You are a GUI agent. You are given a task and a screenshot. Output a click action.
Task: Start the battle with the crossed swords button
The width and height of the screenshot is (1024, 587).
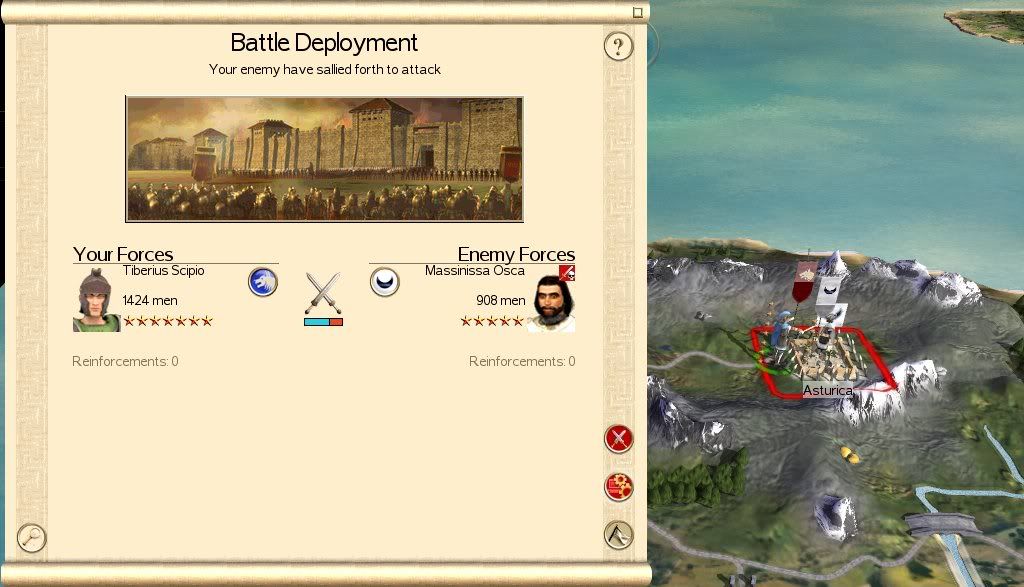619,438
